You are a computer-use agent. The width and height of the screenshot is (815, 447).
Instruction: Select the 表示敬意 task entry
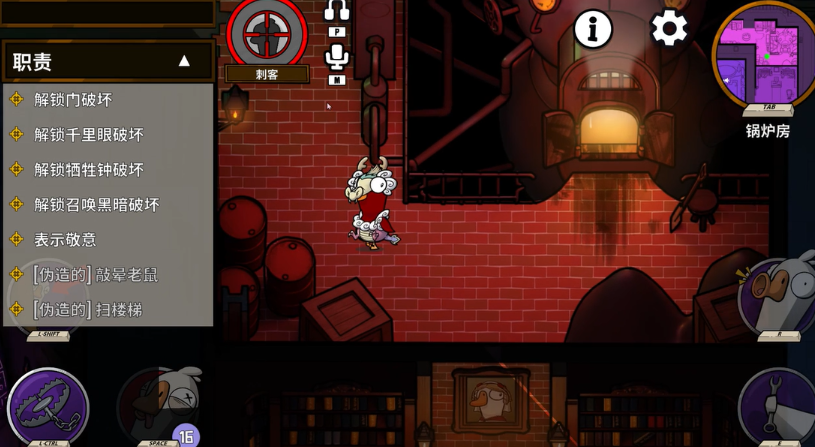[x=65, y=240]
